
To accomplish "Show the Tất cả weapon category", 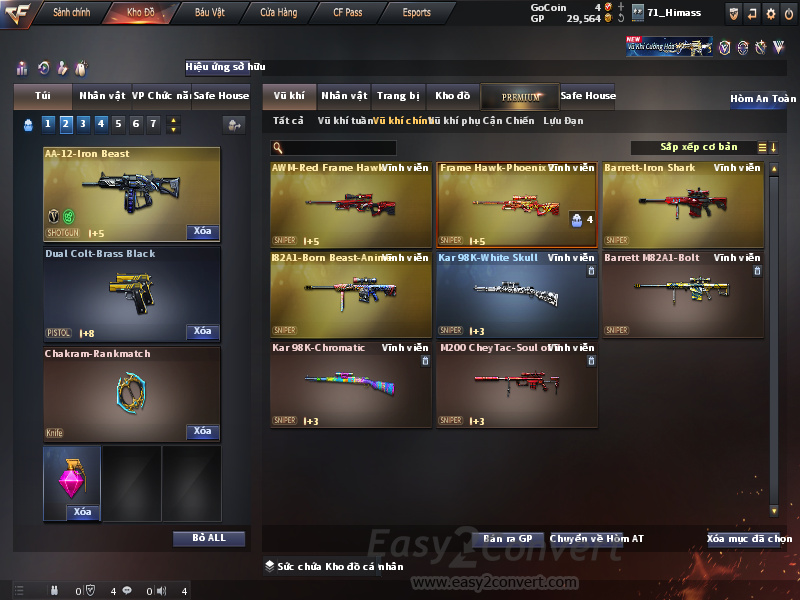I will 288,121.
